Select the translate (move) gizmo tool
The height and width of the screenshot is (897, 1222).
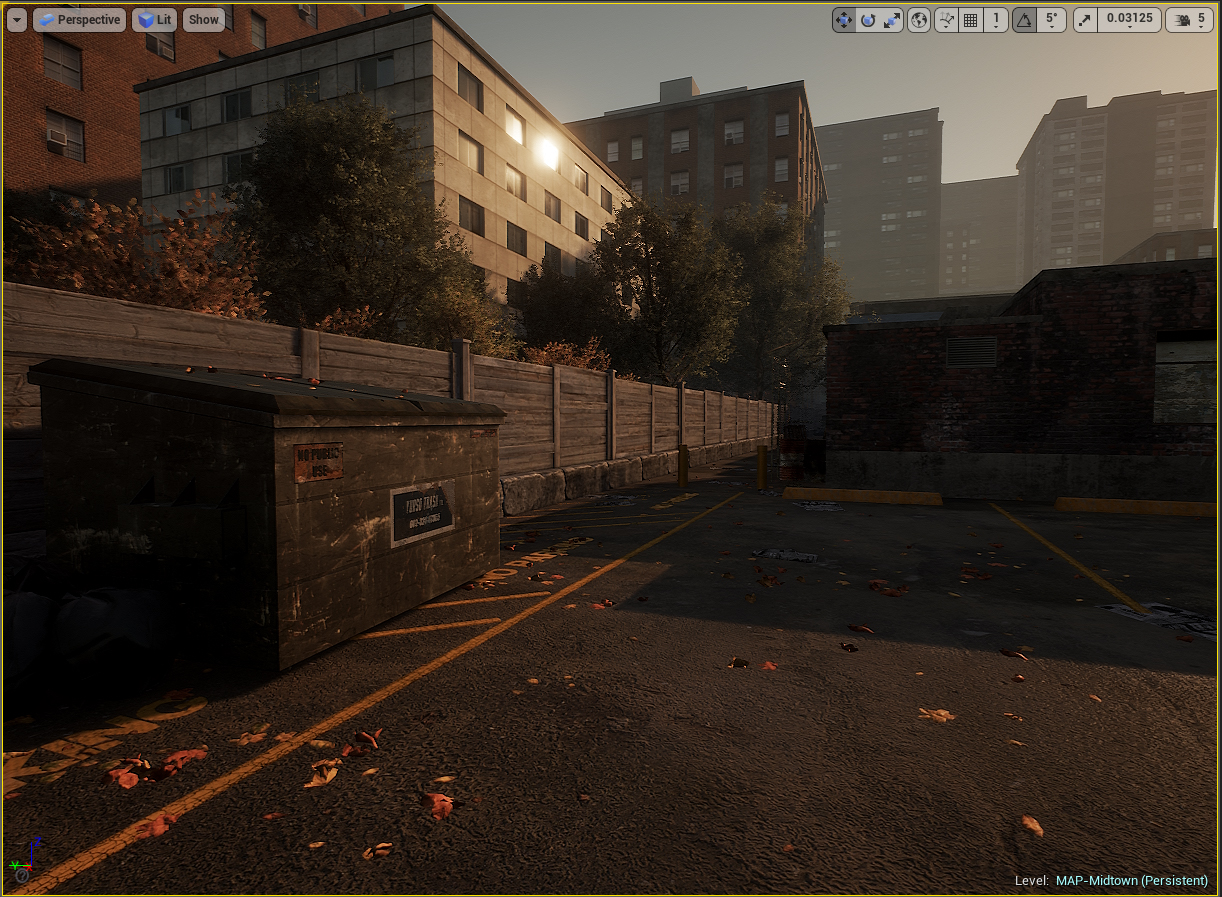[x=844, y=20]
